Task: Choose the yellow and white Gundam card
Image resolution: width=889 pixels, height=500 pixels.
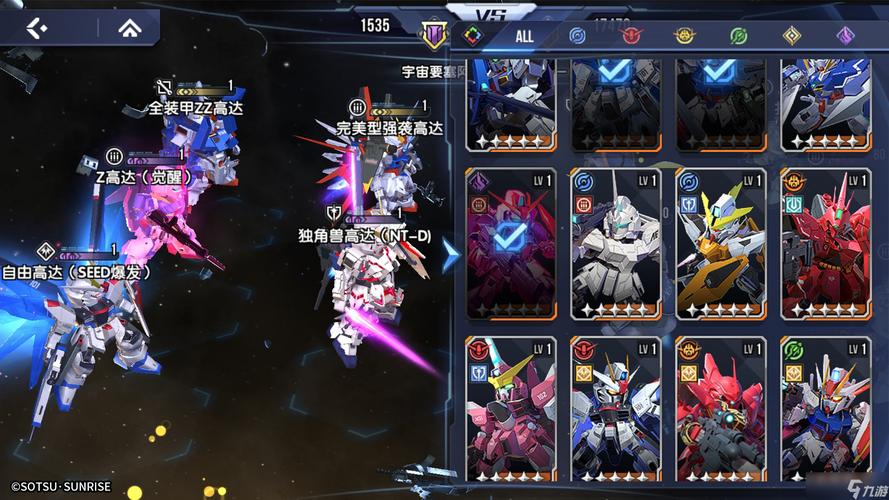Action: point(720,243)
